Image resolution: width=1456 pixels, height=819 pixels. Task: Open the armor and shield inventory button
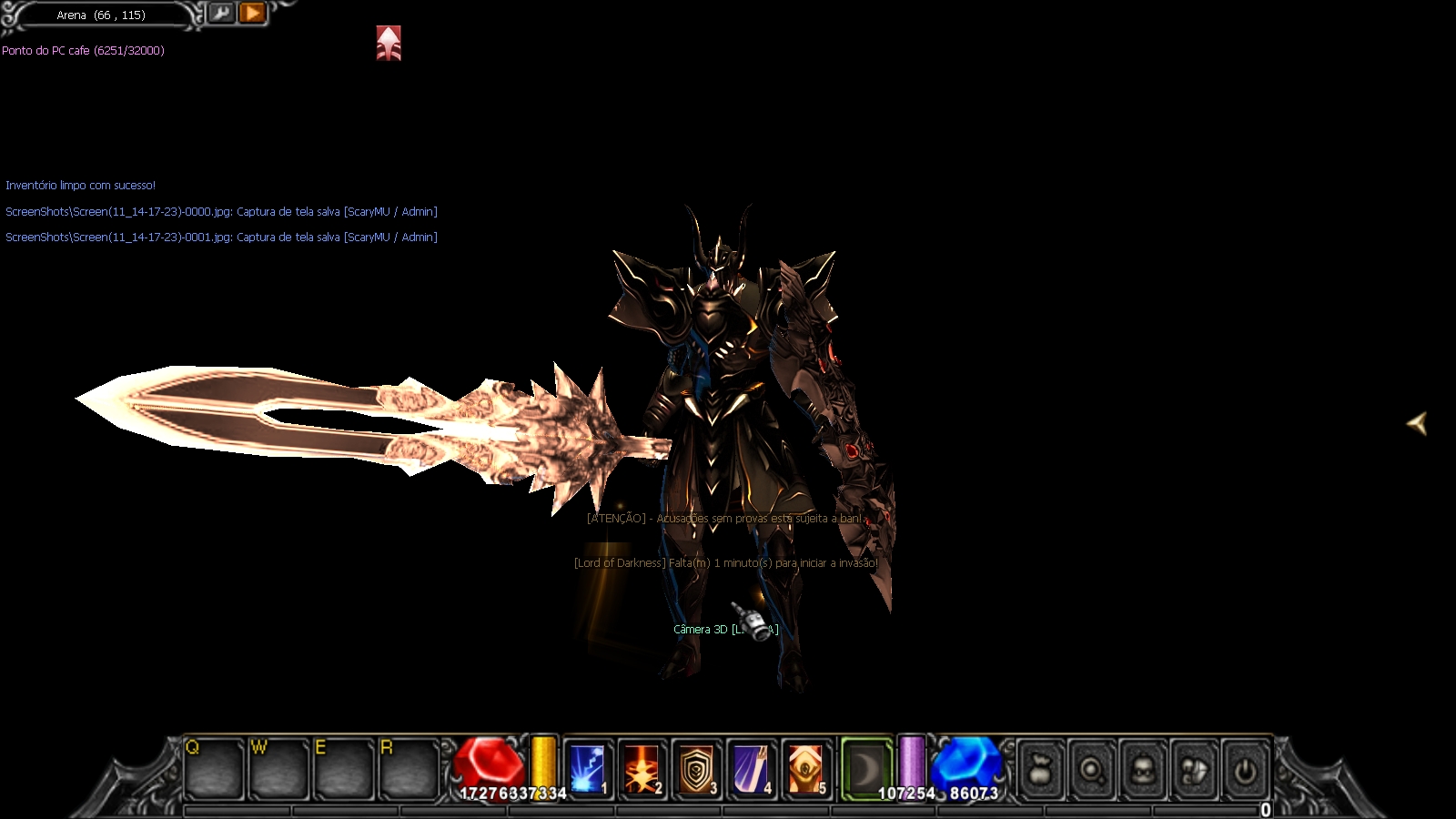tap(1194, 771)
